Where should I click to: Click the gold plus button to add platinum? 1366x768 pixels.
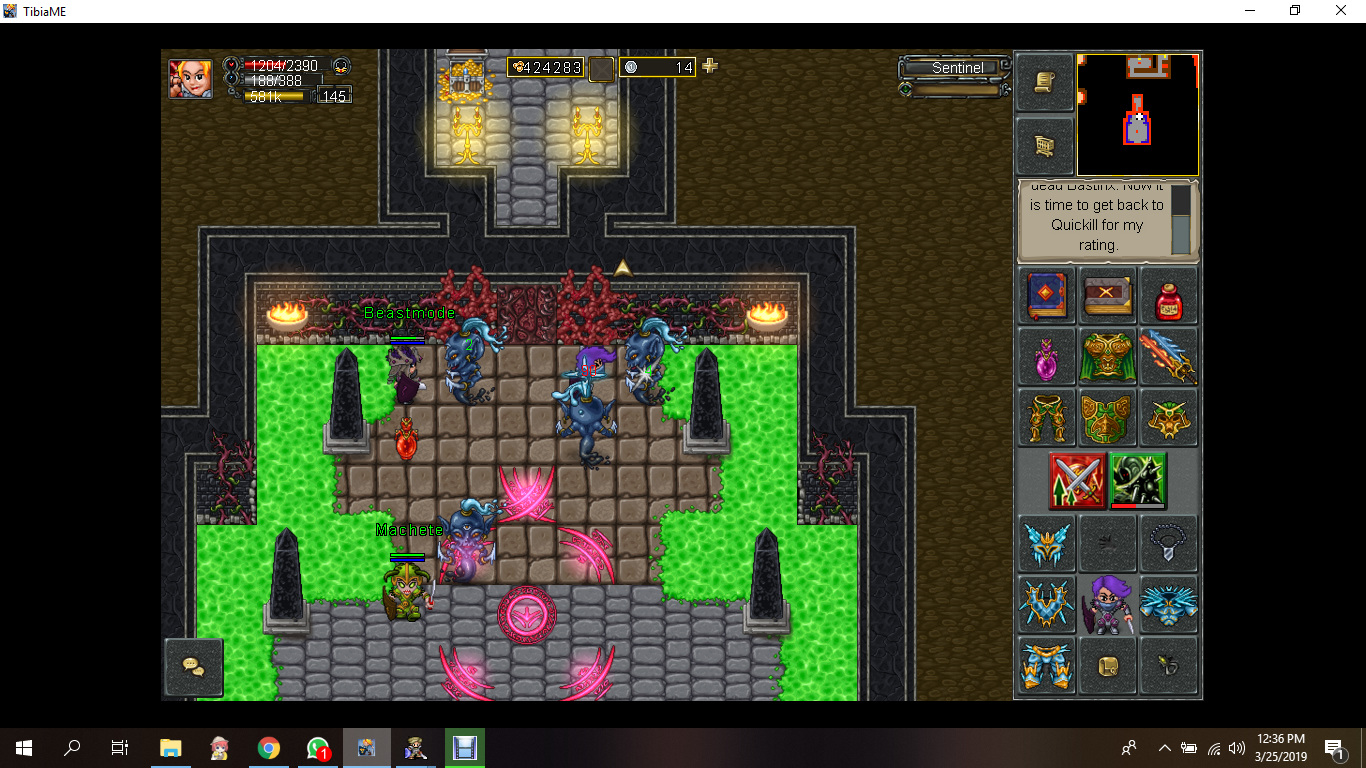tap(710, 66)
